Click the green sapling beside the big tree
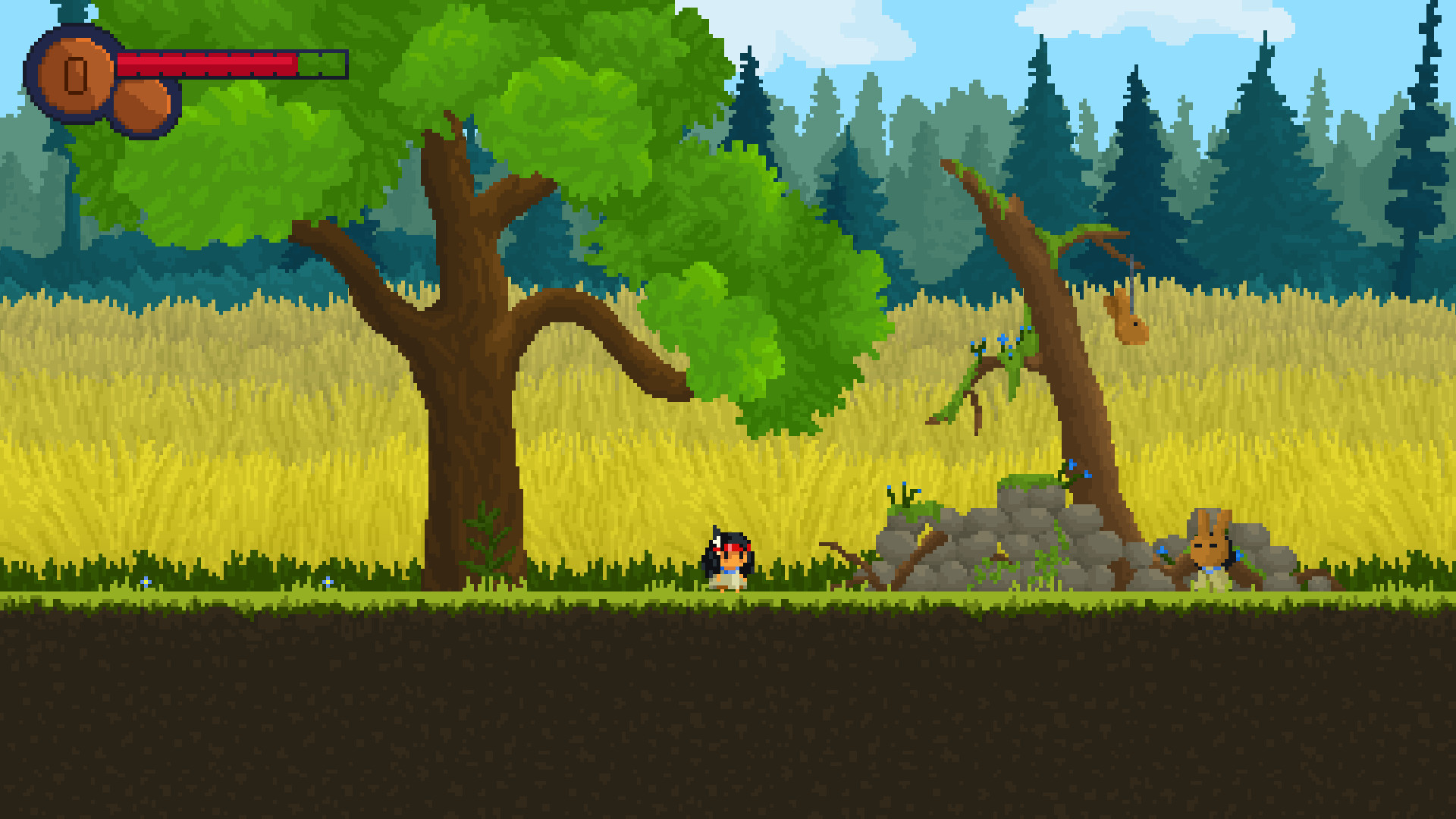This screenshot has width=1456, height=819. [x=485, y=538]
